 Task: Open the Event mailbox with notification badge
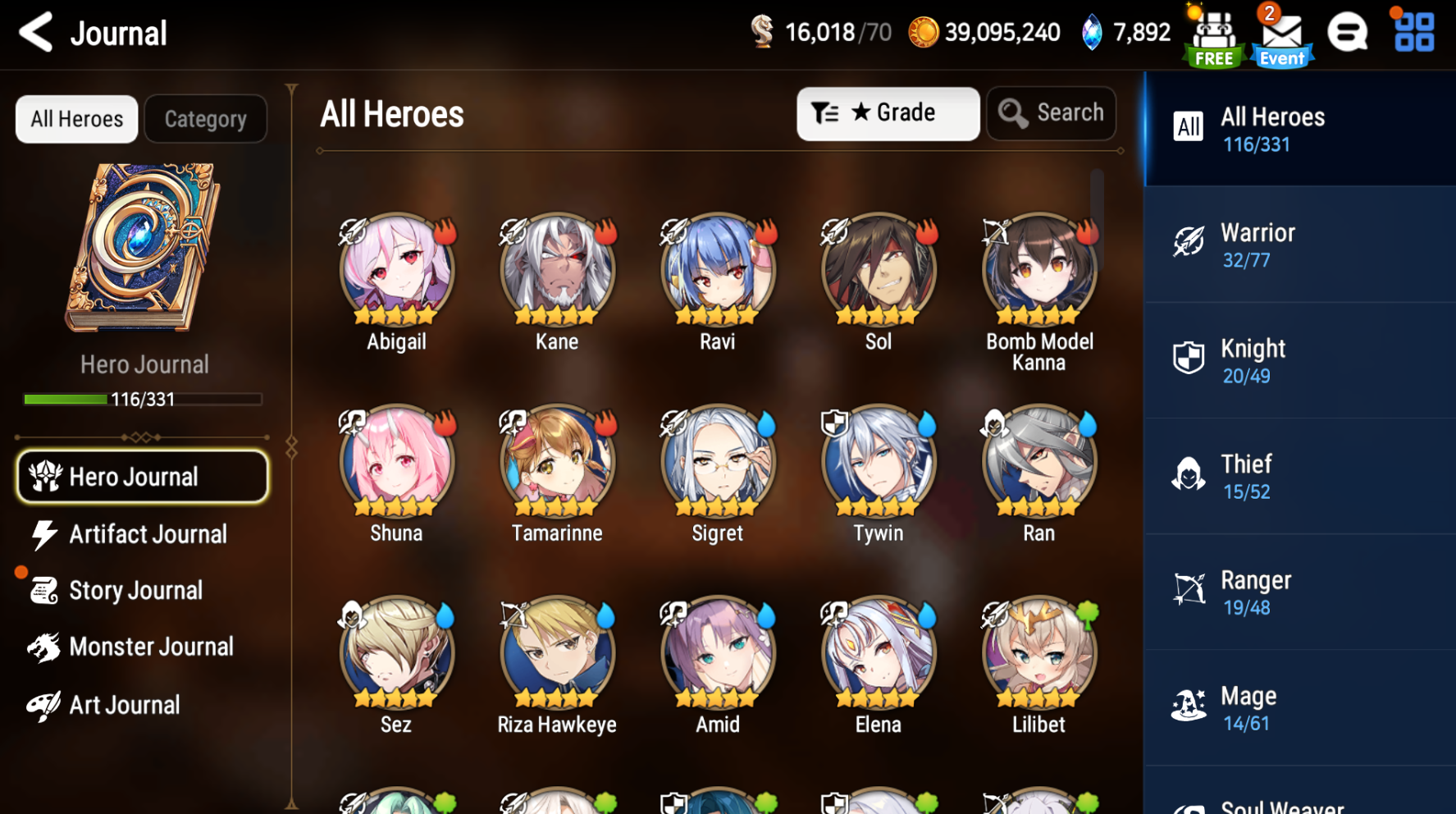[1281, 33]
